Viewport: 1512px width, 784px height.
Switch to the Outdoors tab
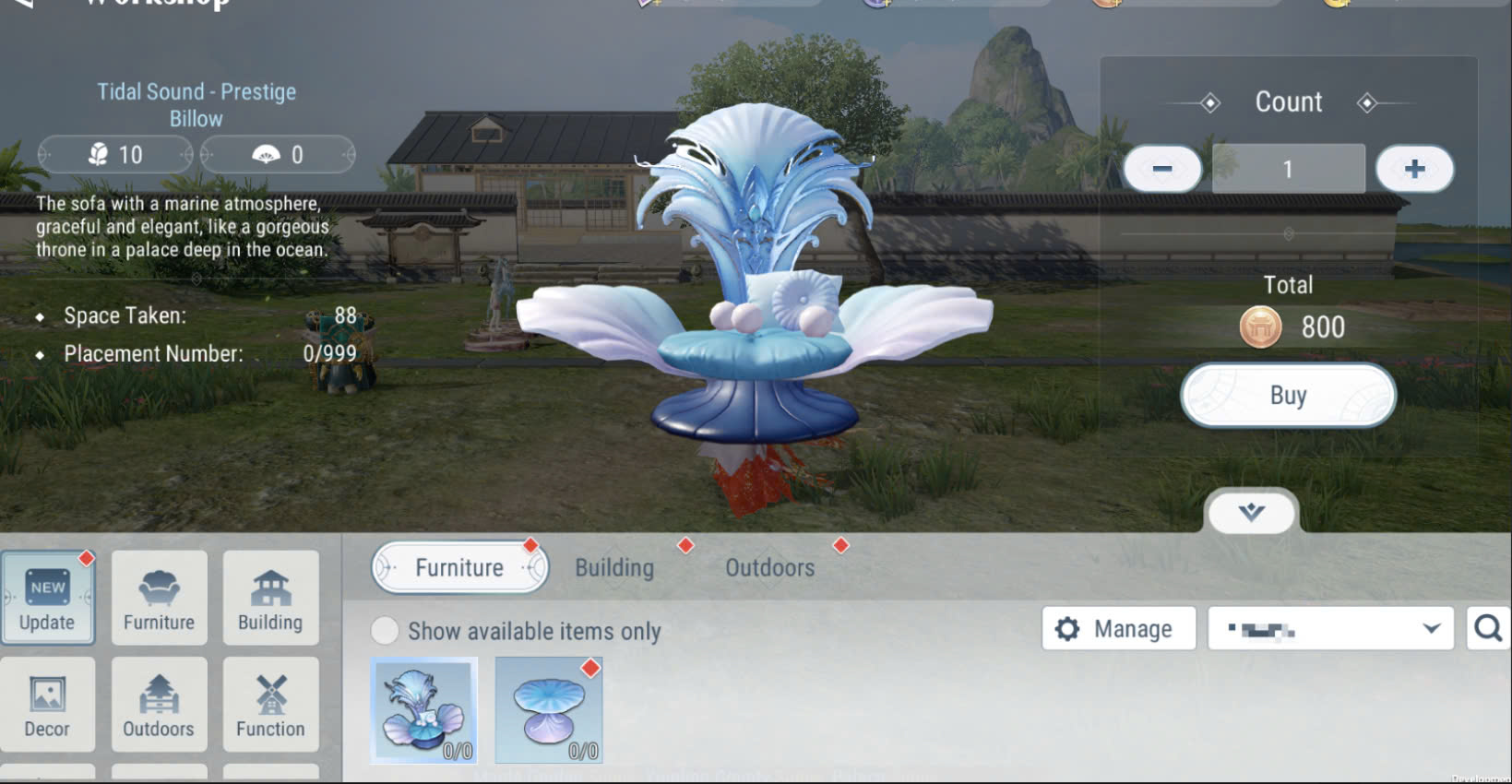pos(768,567)
